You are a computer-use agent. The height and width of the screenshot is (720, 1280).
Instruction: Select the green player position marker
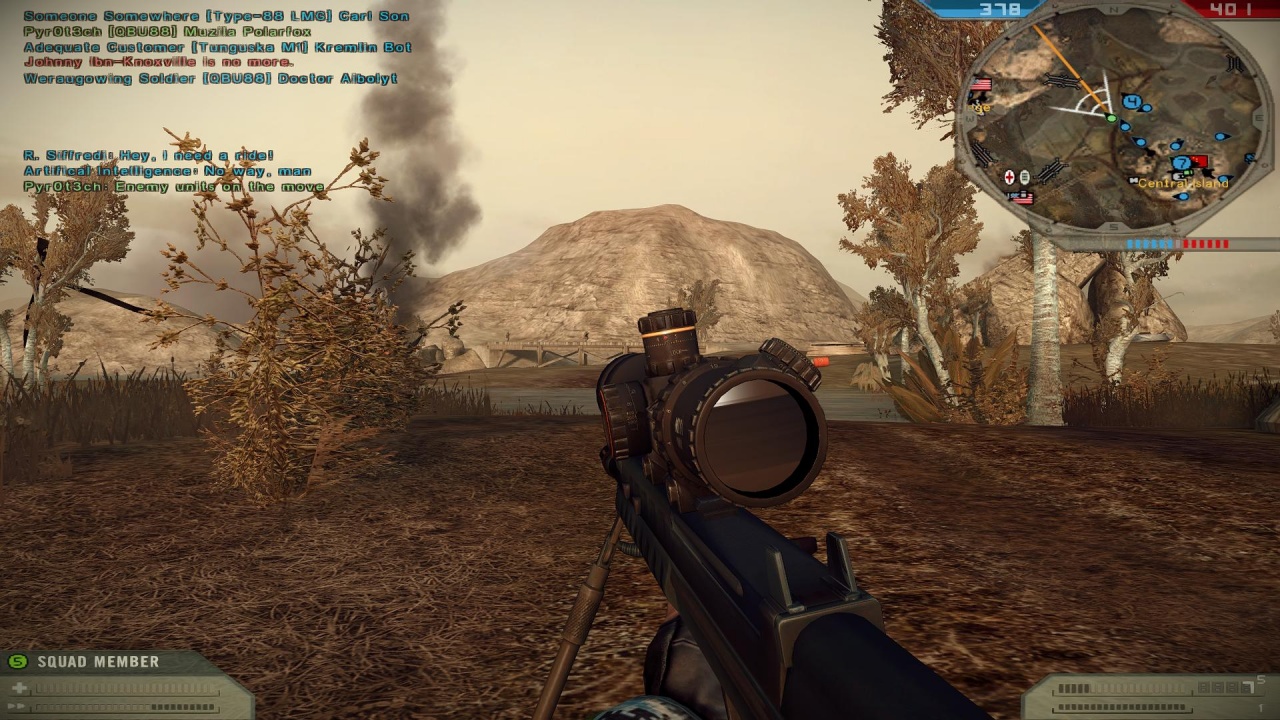1111,119
